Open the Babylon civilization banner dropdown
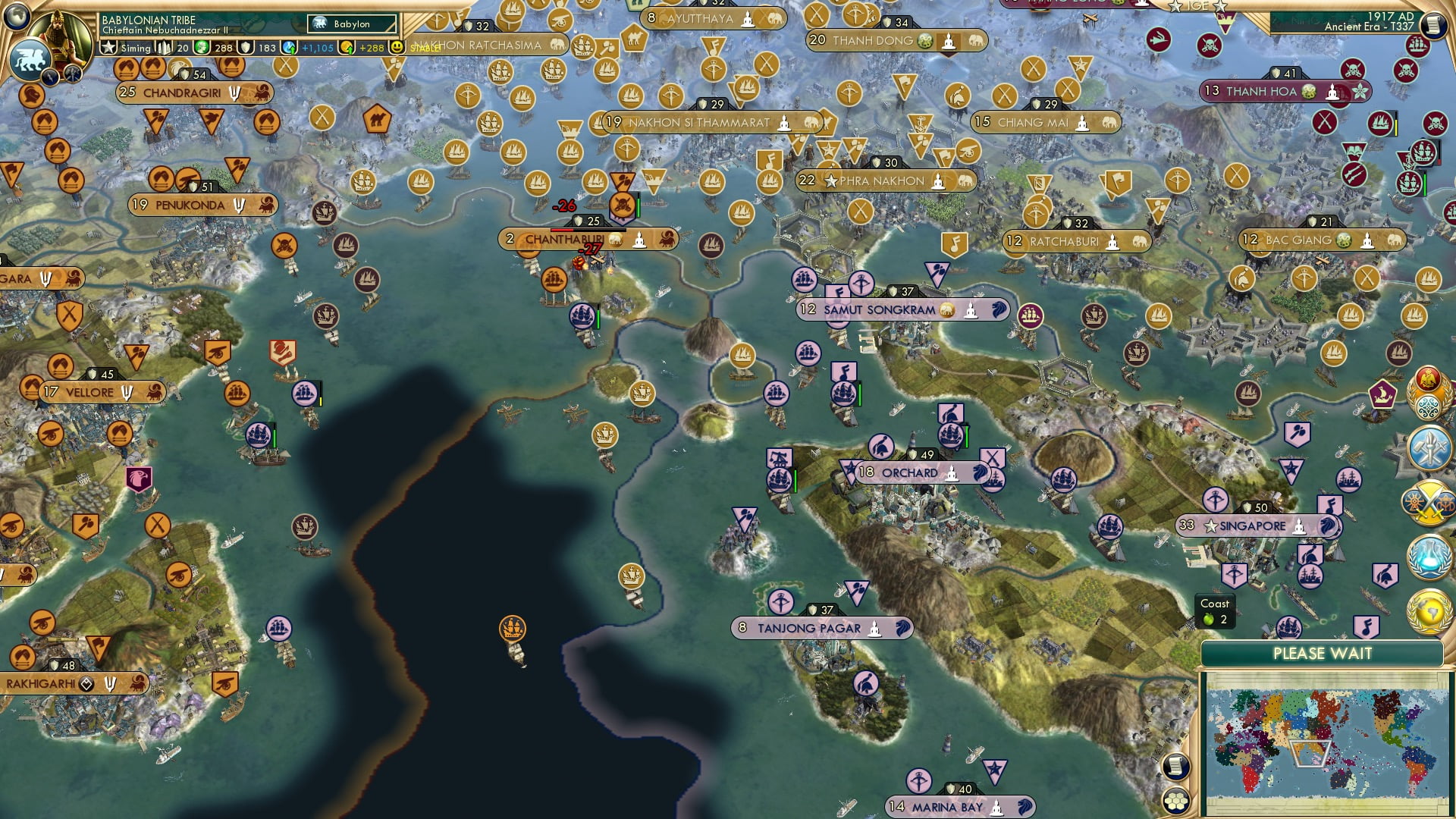 pyautogui.click(x=351, y=24)
